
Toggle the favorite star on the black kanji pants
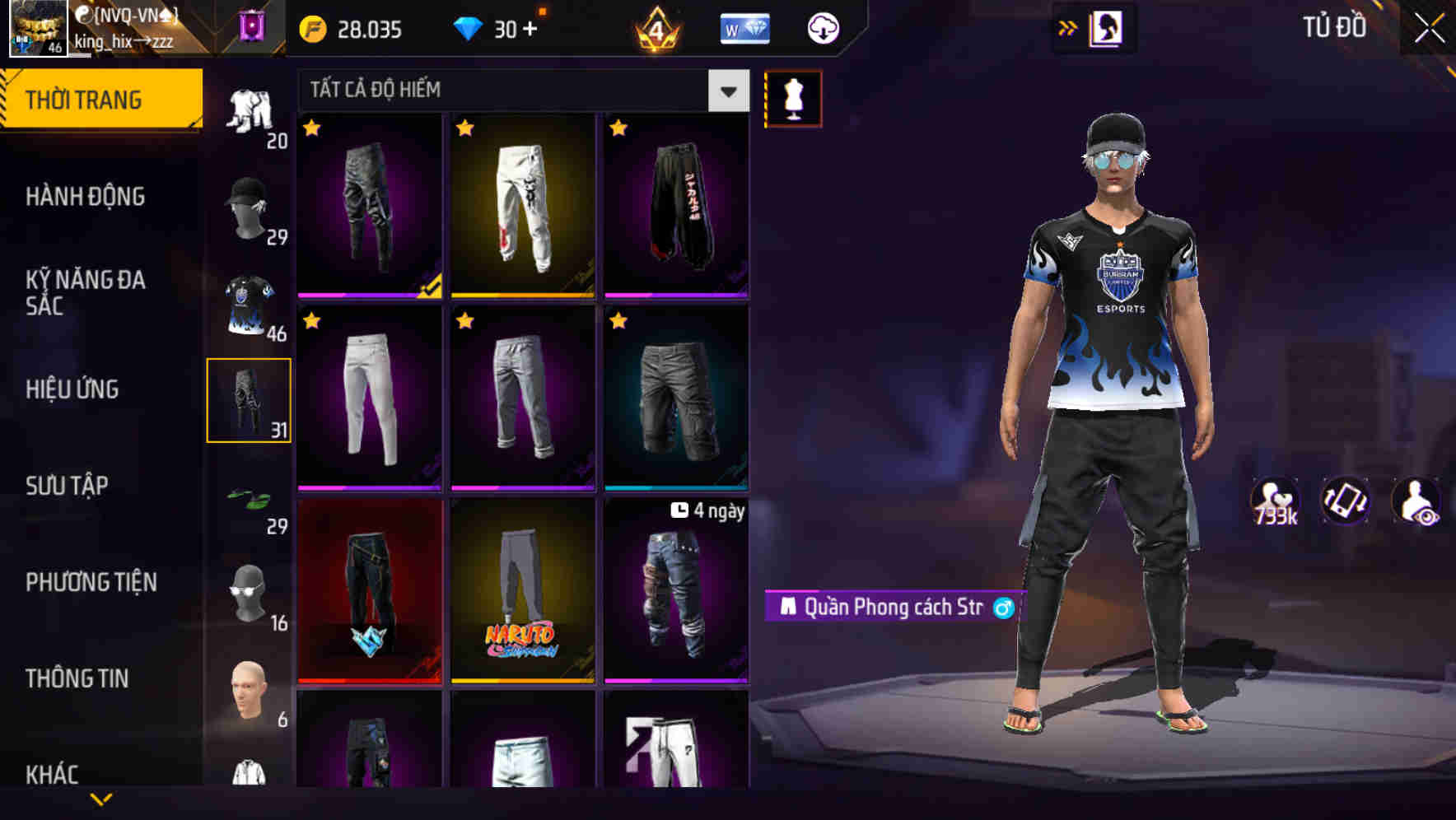(617, 130)
